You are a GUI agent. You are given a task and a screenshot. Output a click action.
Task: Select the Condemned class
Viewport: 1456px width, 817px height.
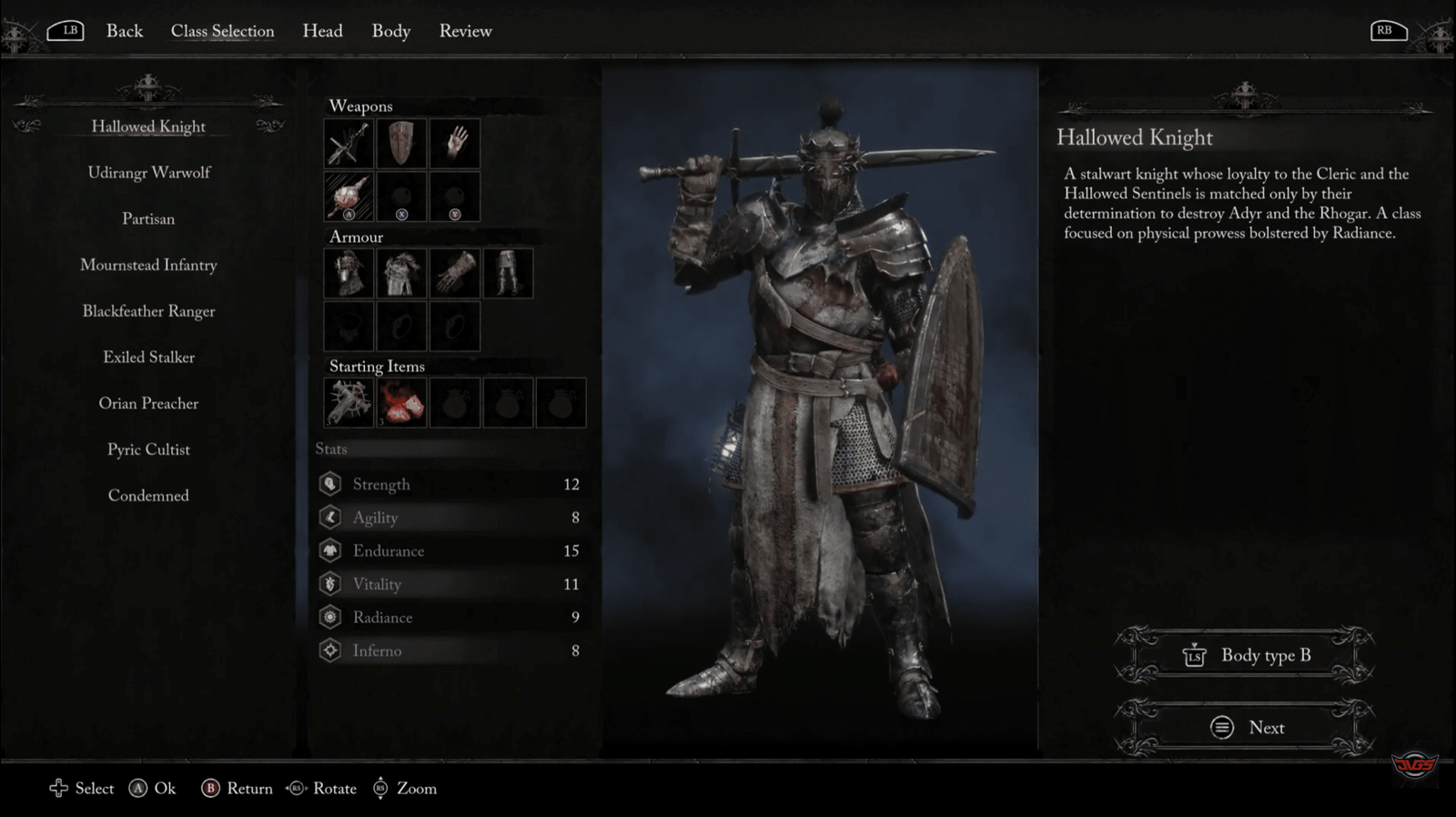(148, 496)
